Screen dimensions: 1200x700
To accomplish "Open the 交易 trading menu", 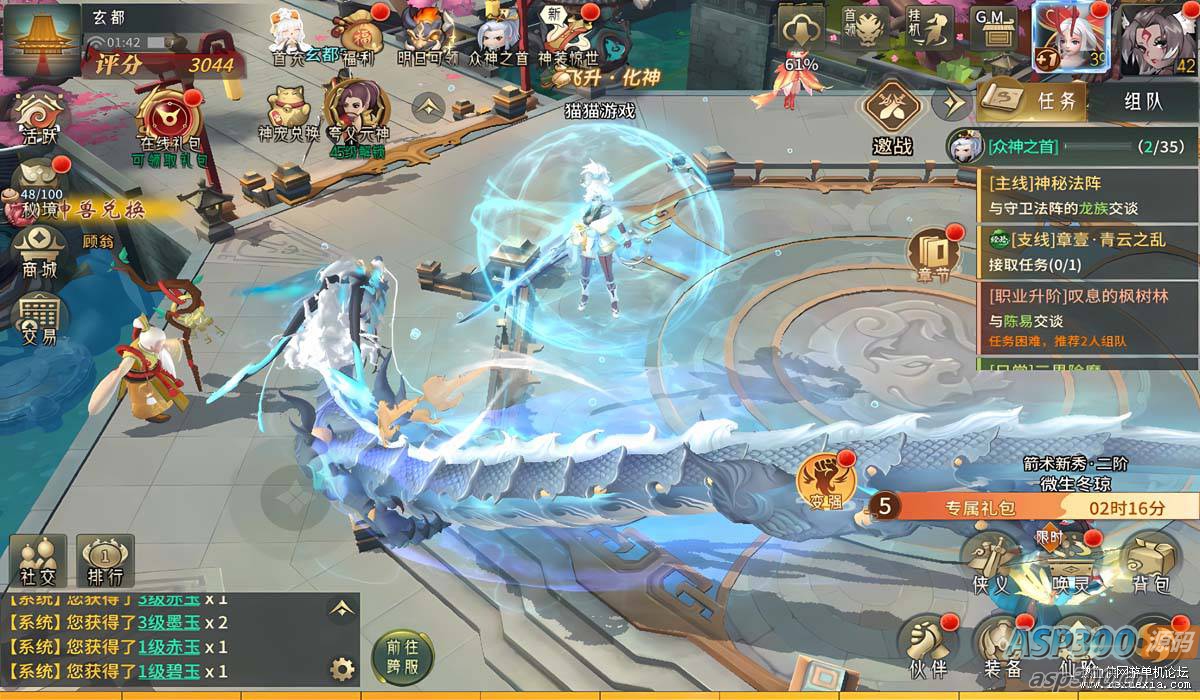I will click(40, 320).
